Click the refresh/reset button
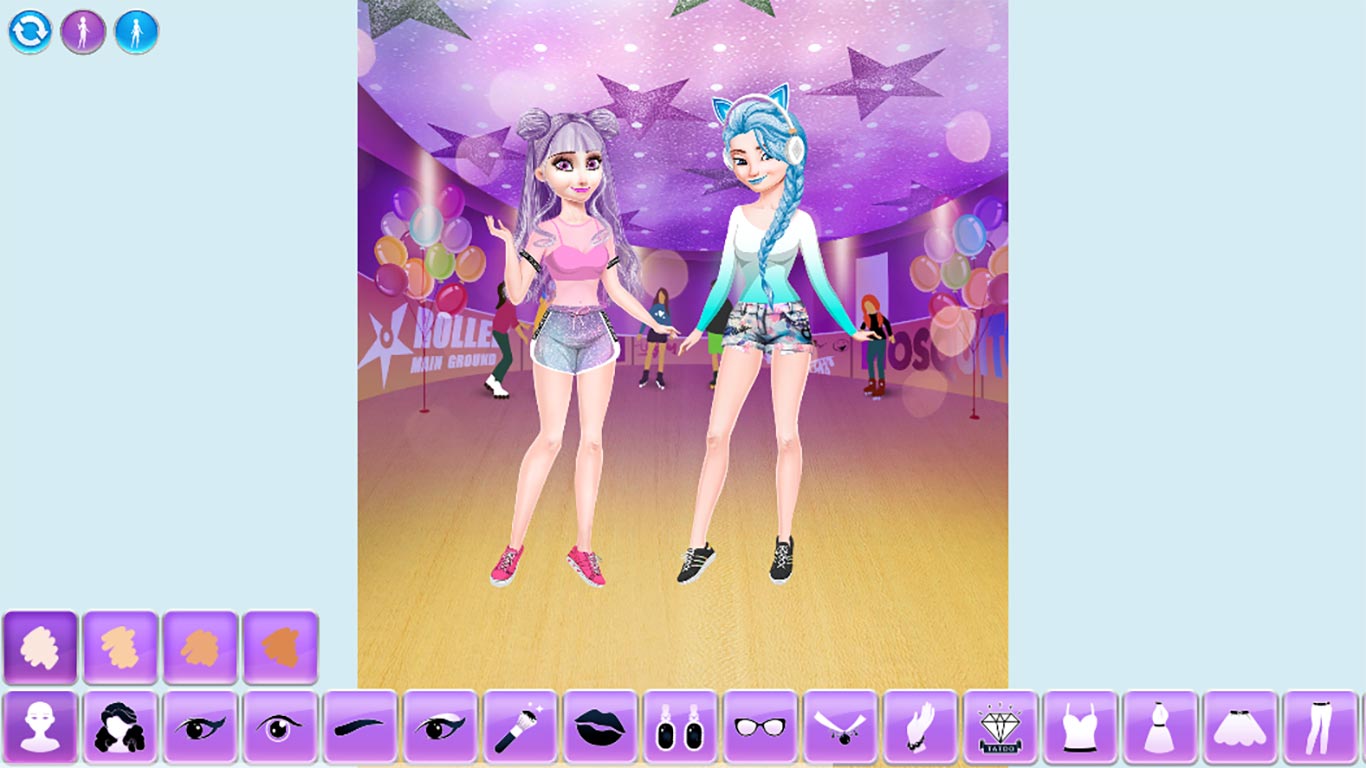1366x768 pixels. point(29,29)
